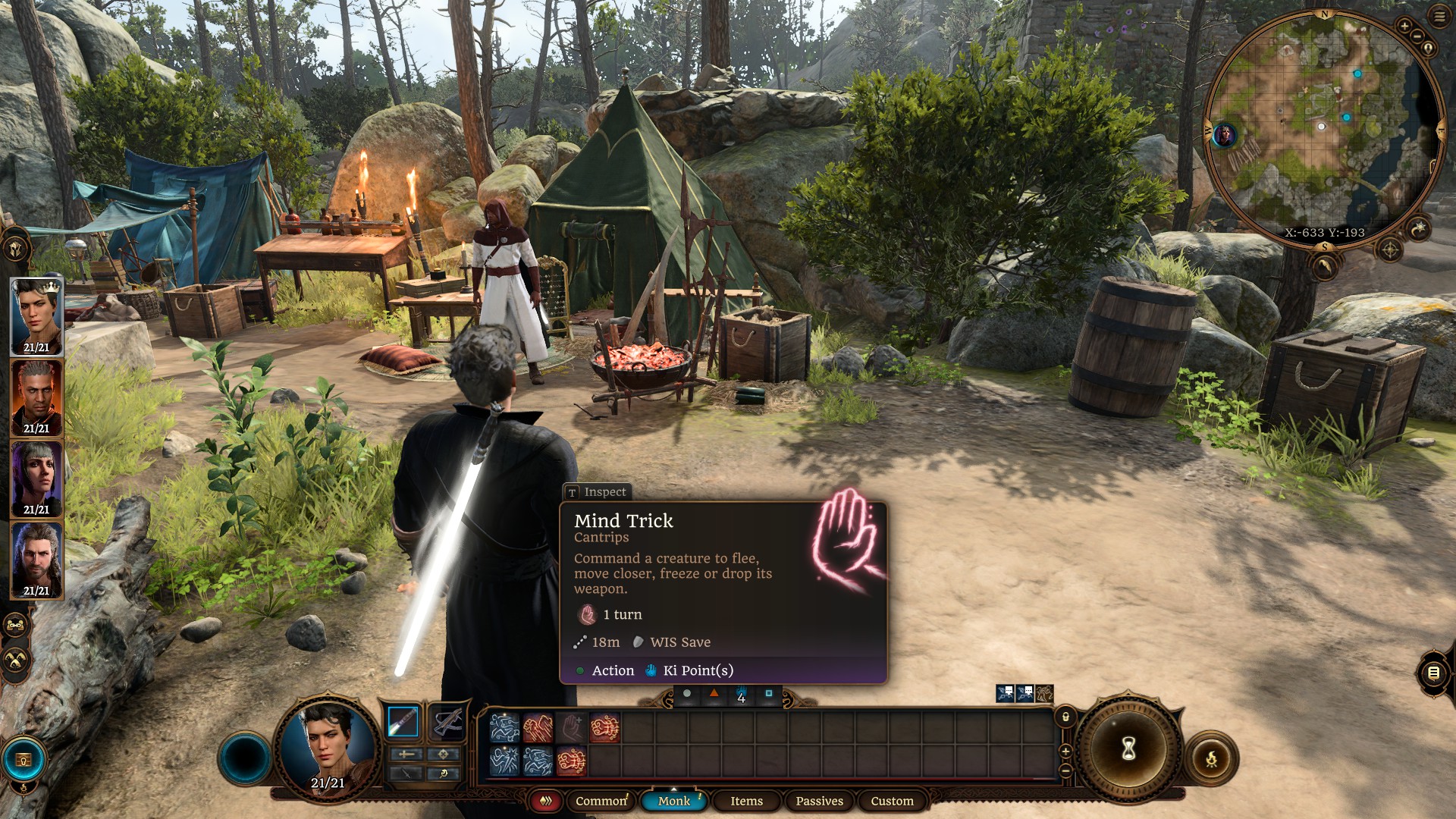Viewport: 1456px width, 819px height.
Task: Switch to the Custom hotbar tab
Action: coord(892,801)
